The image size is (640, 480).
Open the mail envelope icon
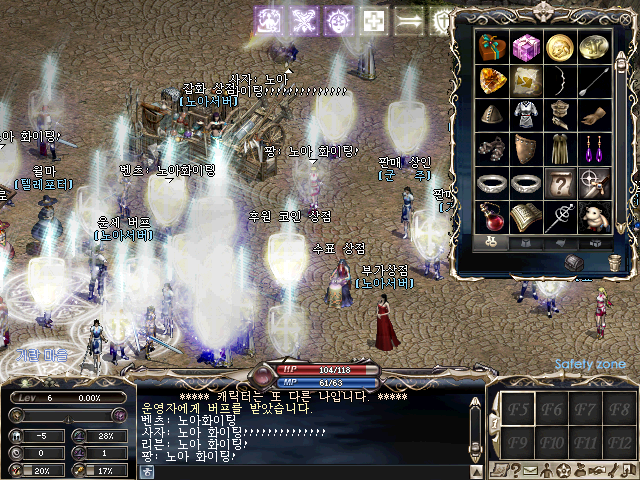coord(531,470)
